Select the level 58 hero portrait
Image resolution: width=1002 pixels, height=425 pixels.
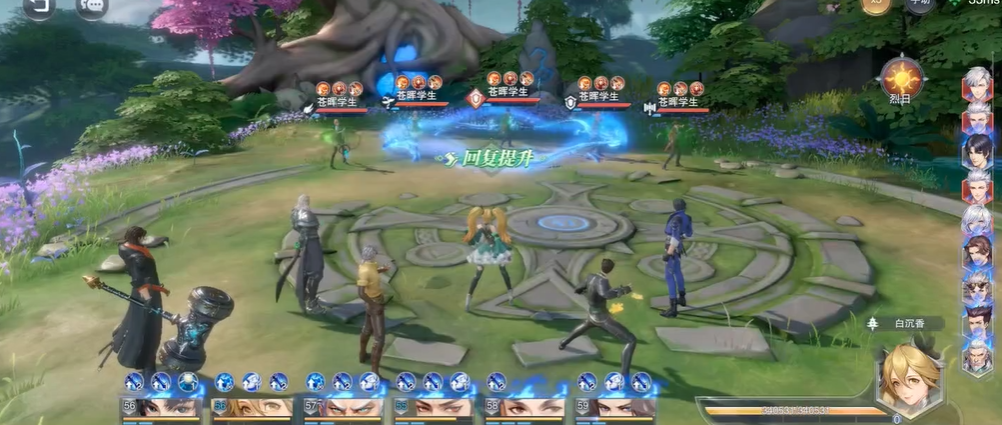pos(523,406)
